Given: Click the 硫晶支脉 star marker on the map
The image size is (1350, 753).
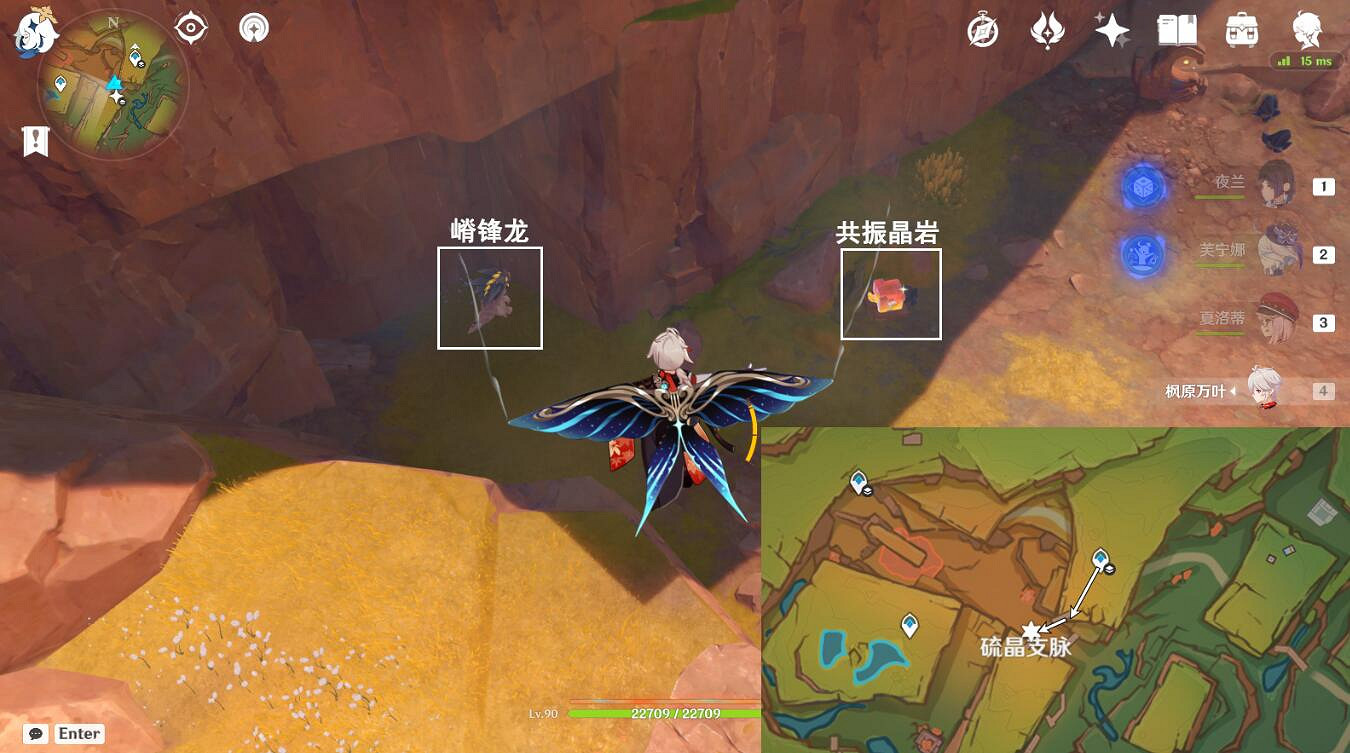Looking at the screenshot, I should 1030,628.
